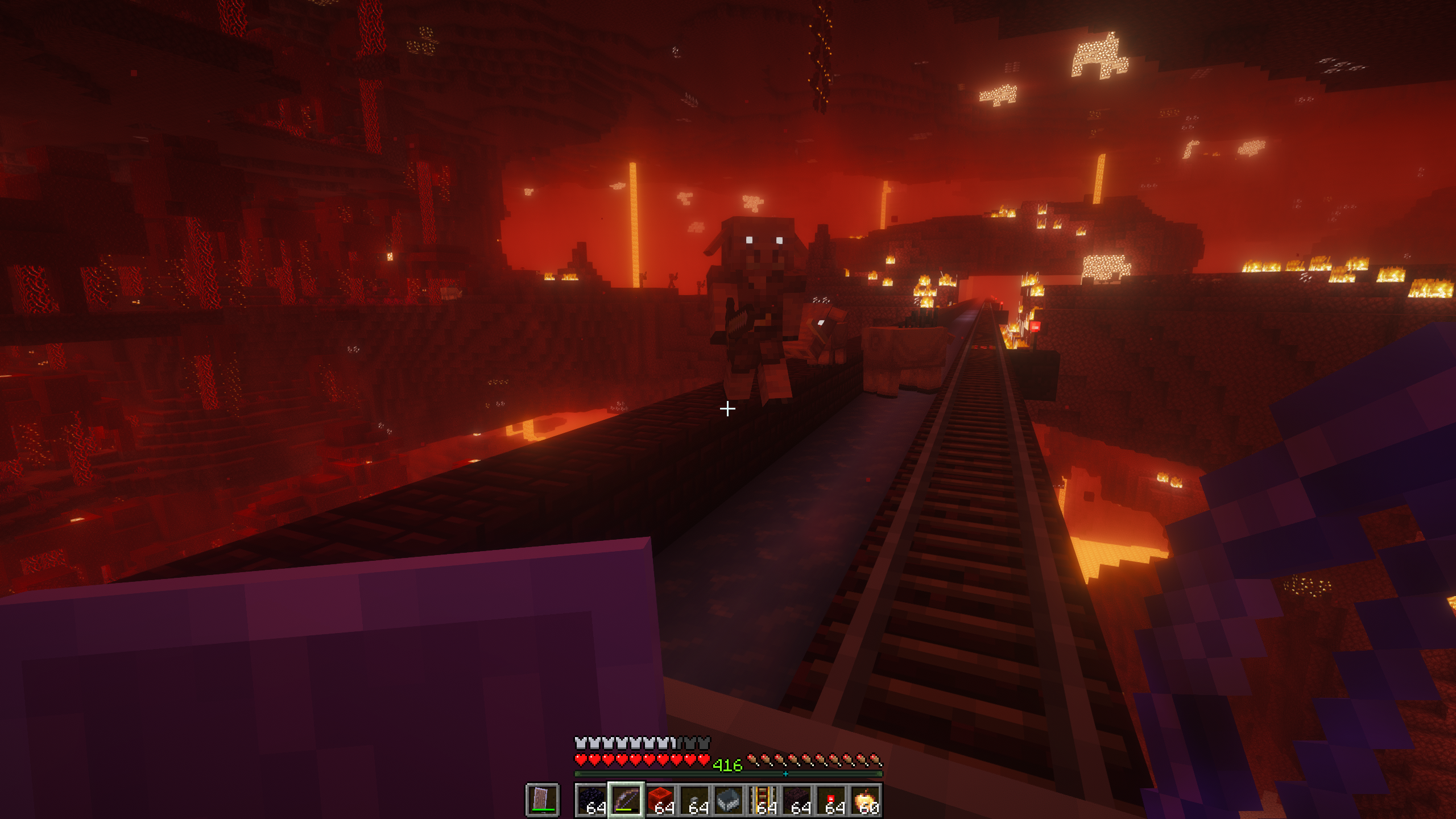Screen dimensions: 1456x819
Task: Select the stone button hotbar slot
Action: (x=694, y=800)
